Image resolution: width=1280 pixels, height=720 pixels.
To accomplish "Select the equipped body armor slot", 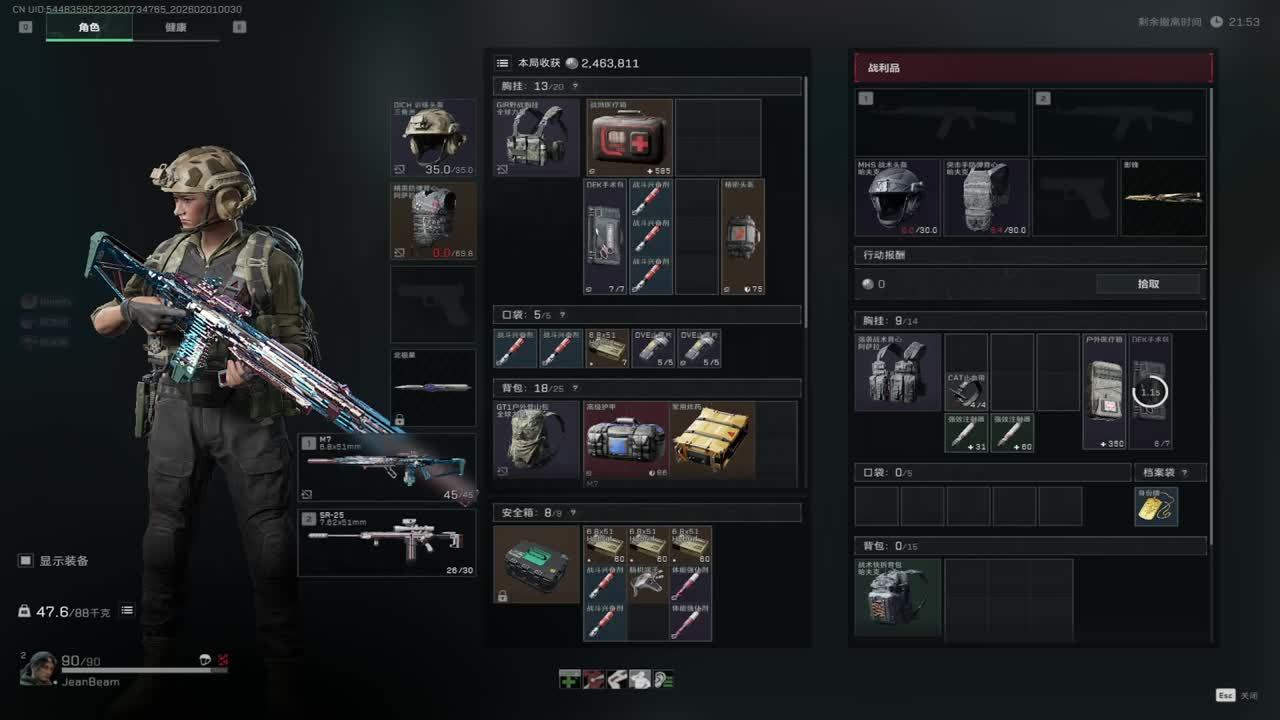I will 433,220.
